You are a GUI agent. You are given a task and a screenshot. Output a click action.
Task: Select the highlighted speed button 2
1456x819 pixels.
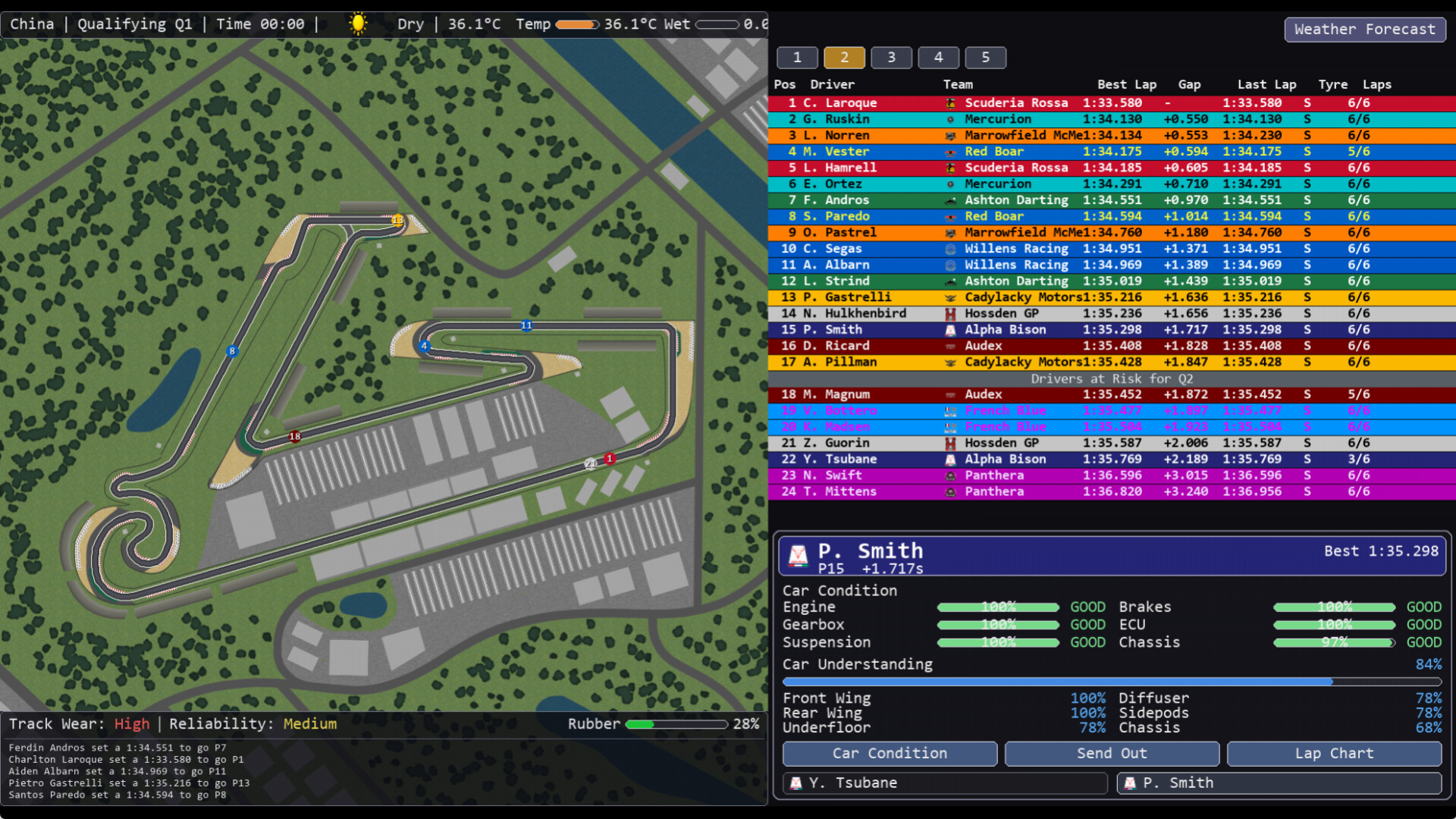click(844, 58)
